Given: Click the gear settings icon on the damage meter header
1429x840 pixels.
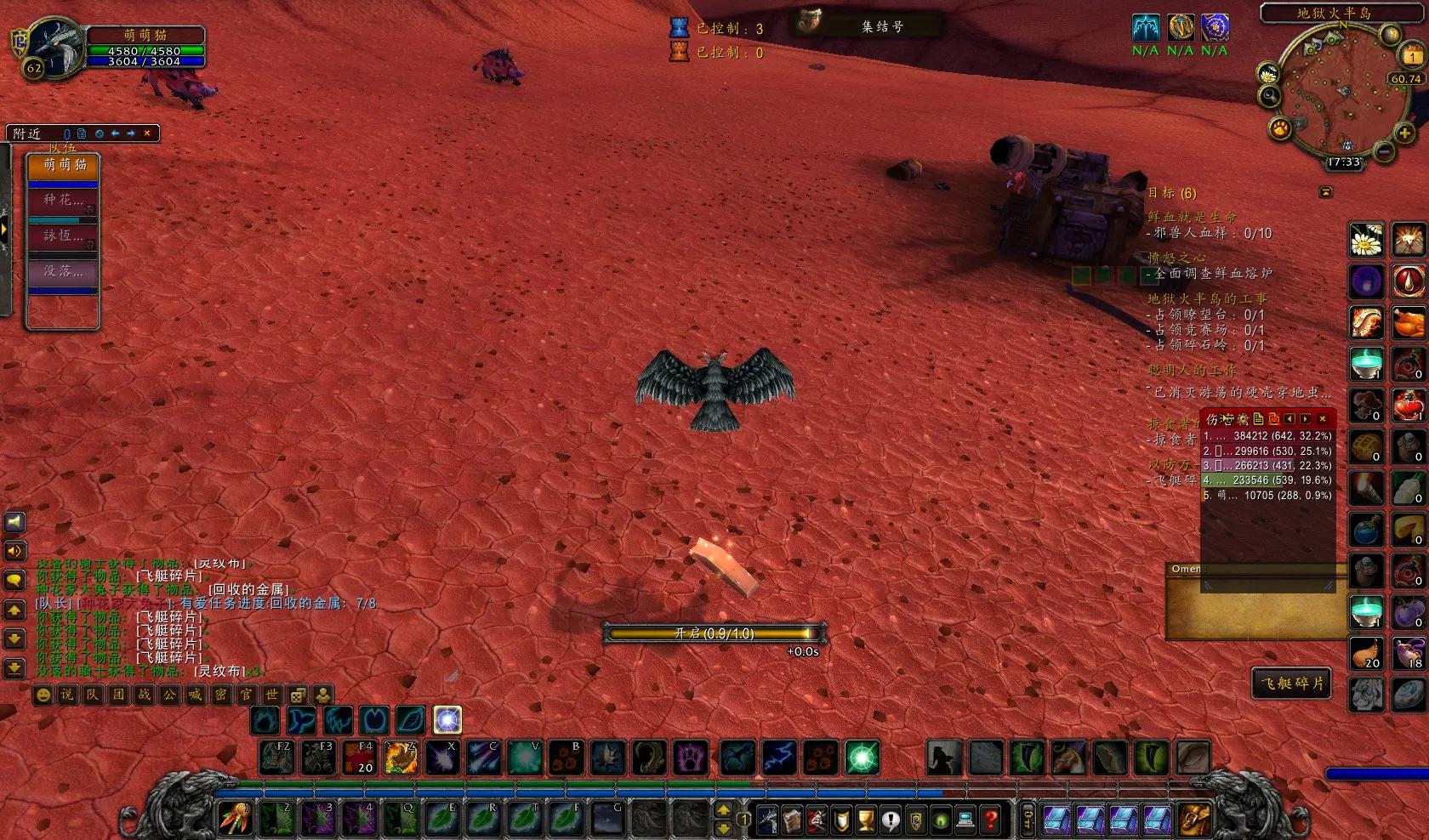Looking at the screenshot, I should [x=1244, y=419].
